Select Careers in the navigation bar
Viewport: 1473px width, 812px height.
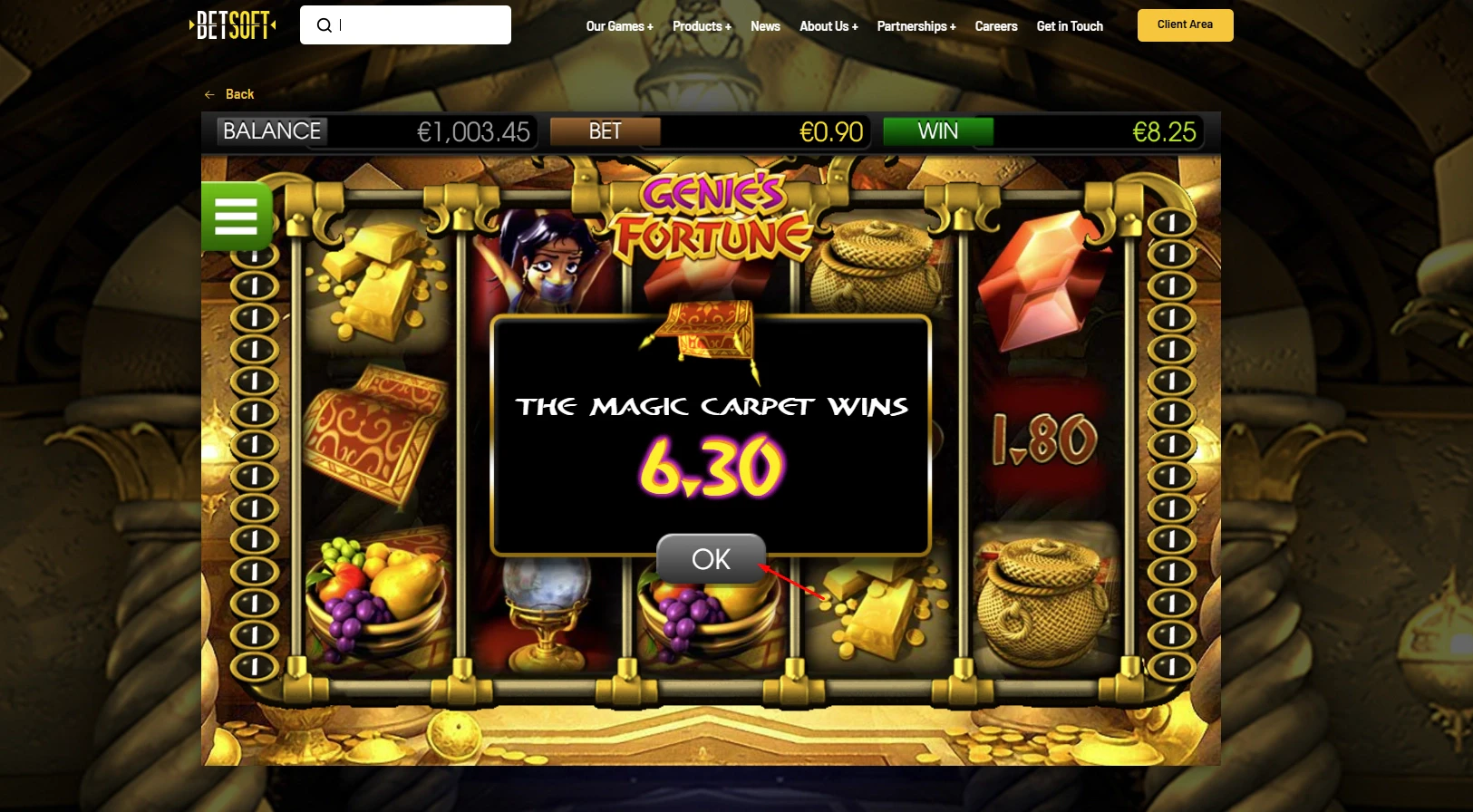pyautogui.click(x=995, y=26)
